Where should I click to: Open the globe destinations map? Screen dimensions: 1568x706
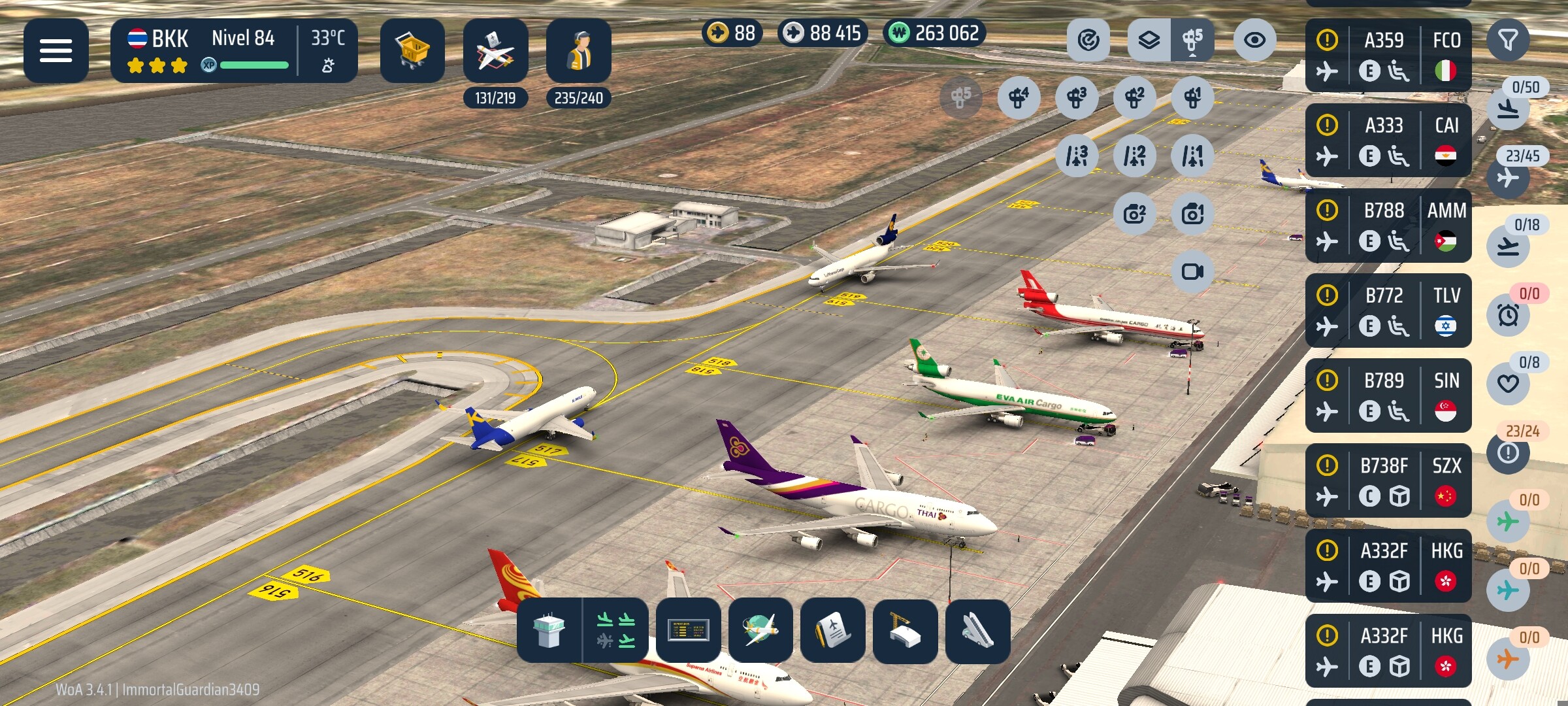tap(760, 630)
